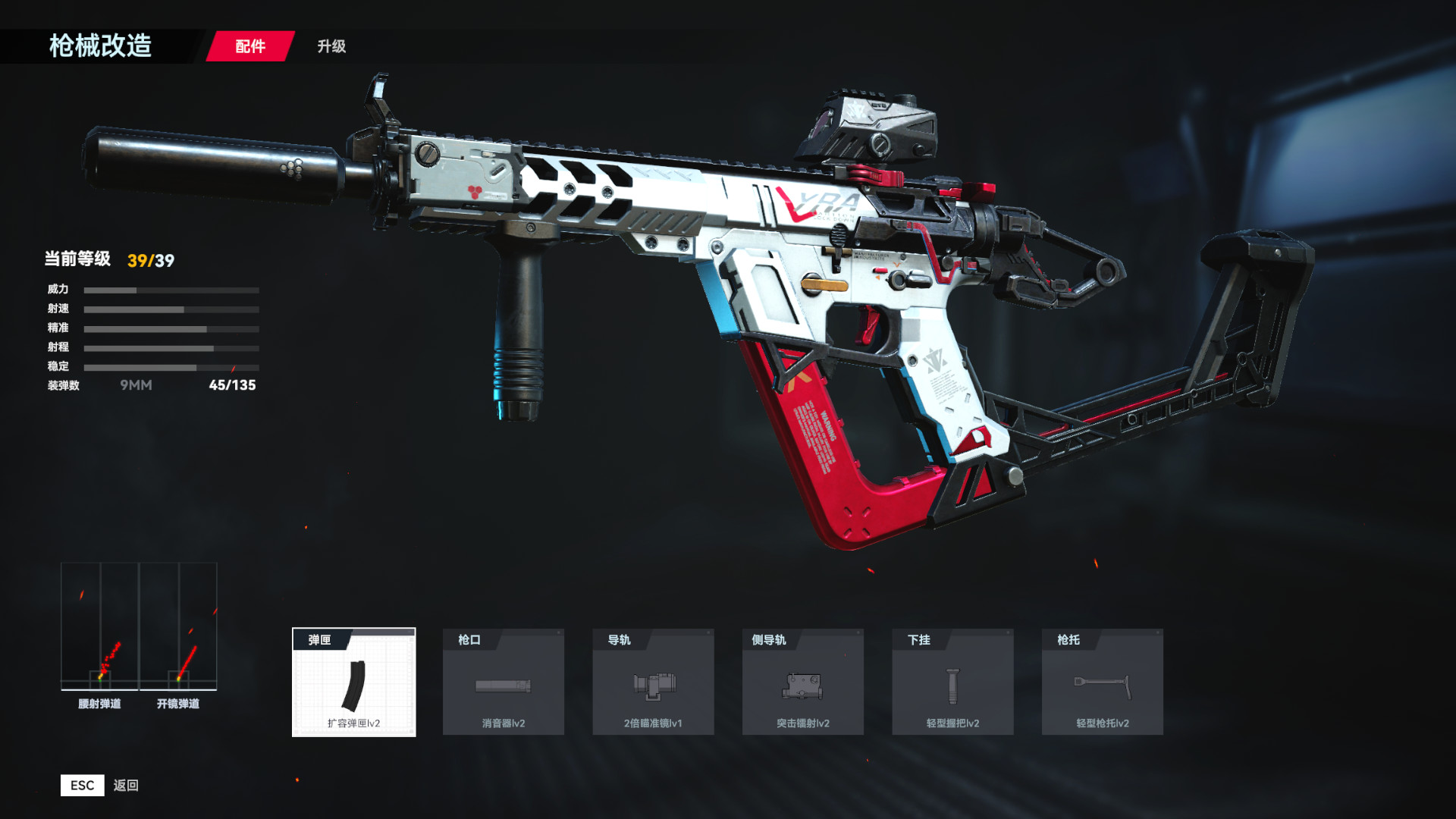The image size is (1456, 819).
Task: Select the 枪托 light stock slot
Action: pos(1102,682)
